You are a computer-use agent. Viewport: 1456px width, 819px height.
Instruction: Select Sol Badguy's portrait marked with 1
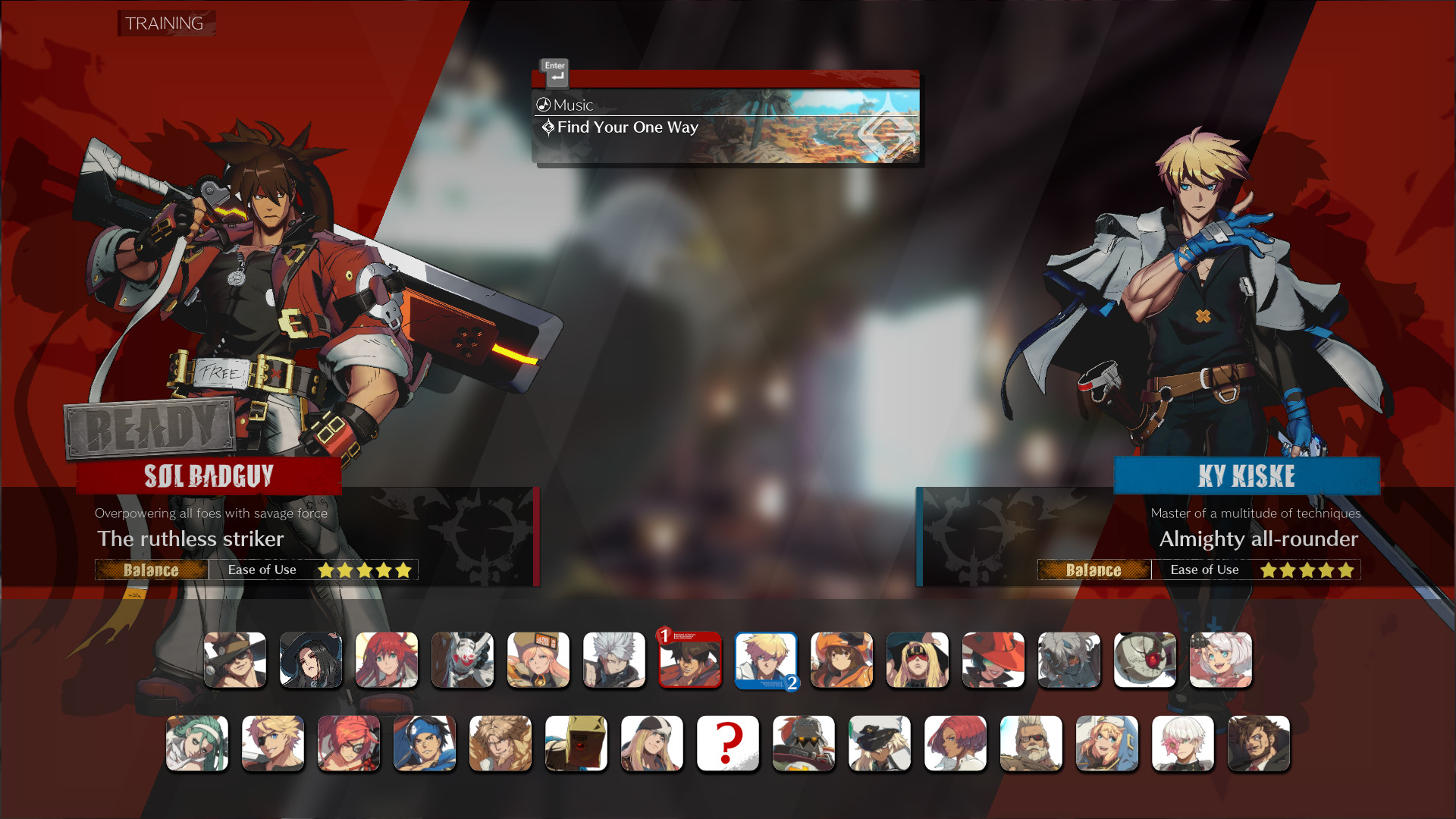690,660
